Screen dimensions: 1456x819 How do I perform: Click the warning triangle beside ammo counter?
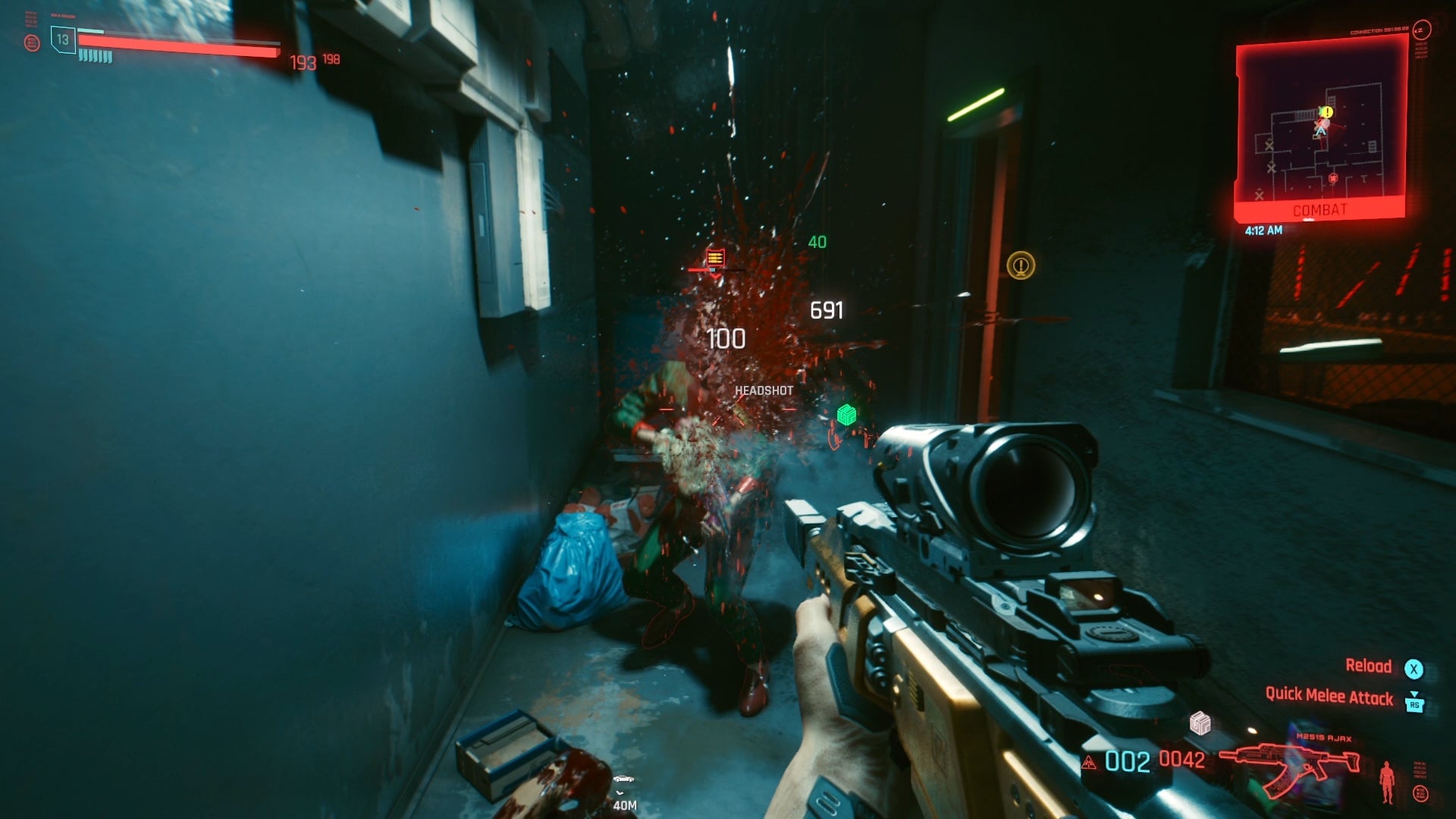pos(1090,763)
